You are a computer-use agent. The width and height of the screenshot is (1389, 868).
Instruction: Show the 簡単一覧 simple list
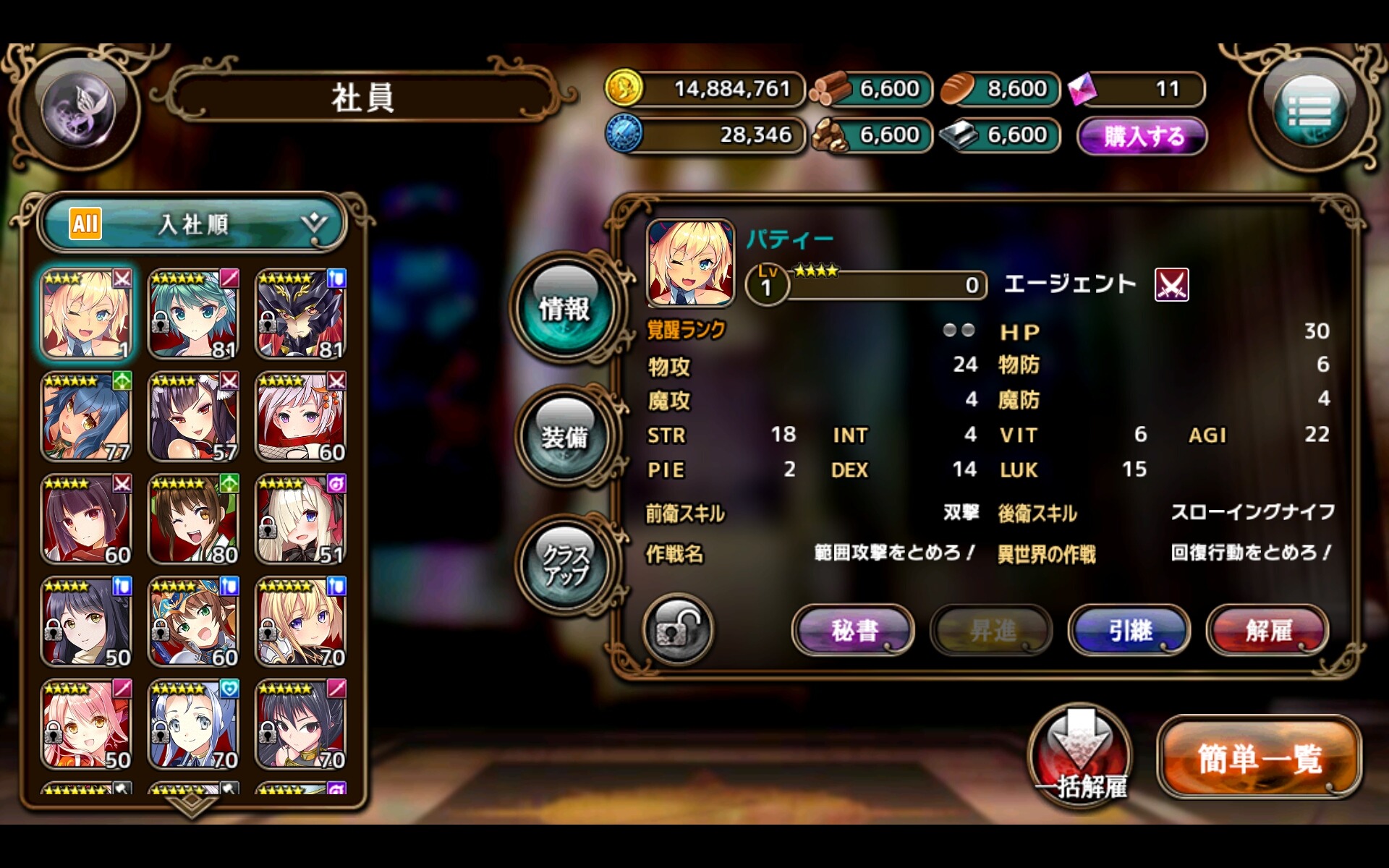[x=1259, y=758]
